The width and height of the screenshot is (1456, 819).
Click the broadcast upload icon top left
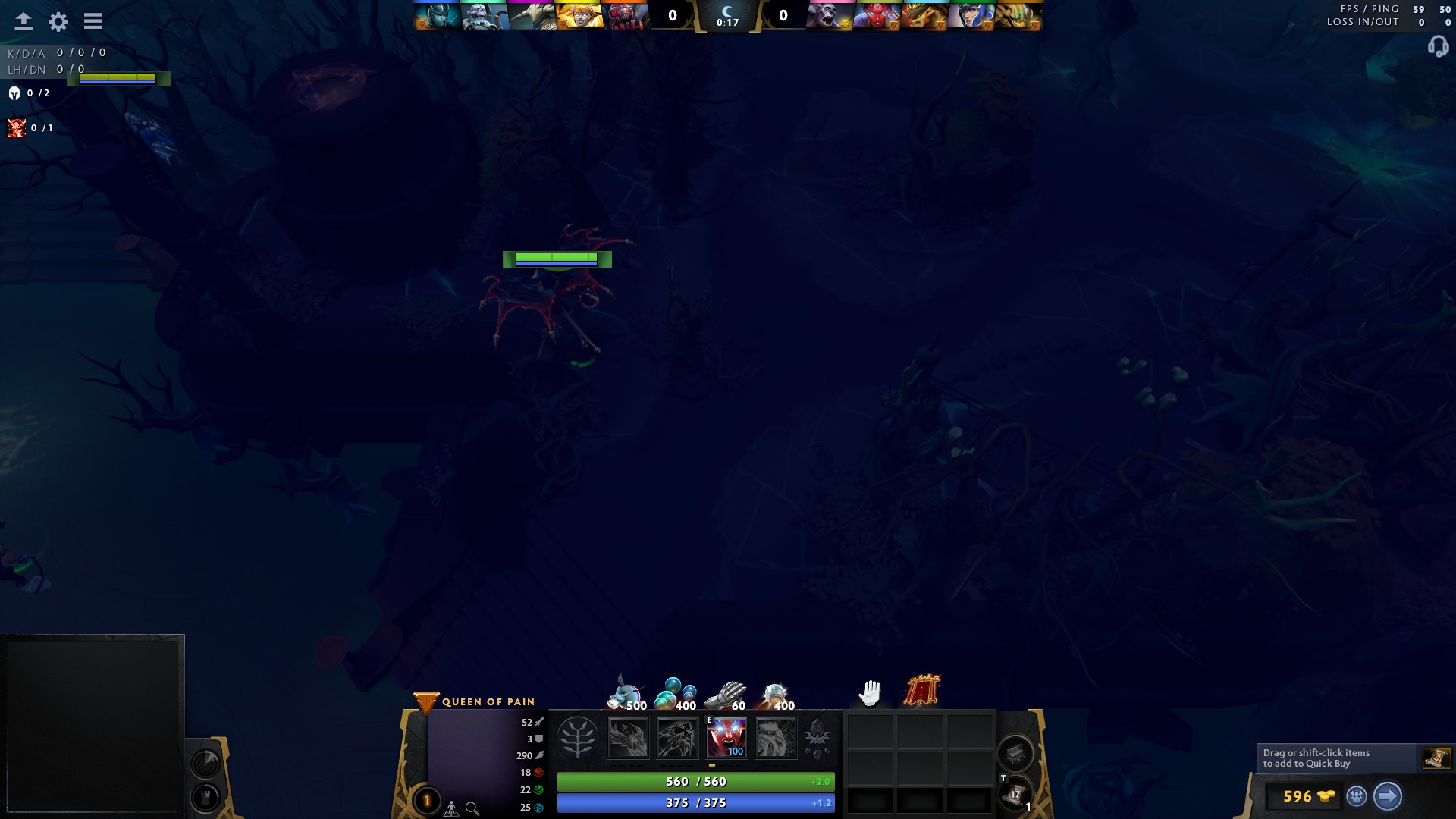pyautogui.click(x=23, y=20)
